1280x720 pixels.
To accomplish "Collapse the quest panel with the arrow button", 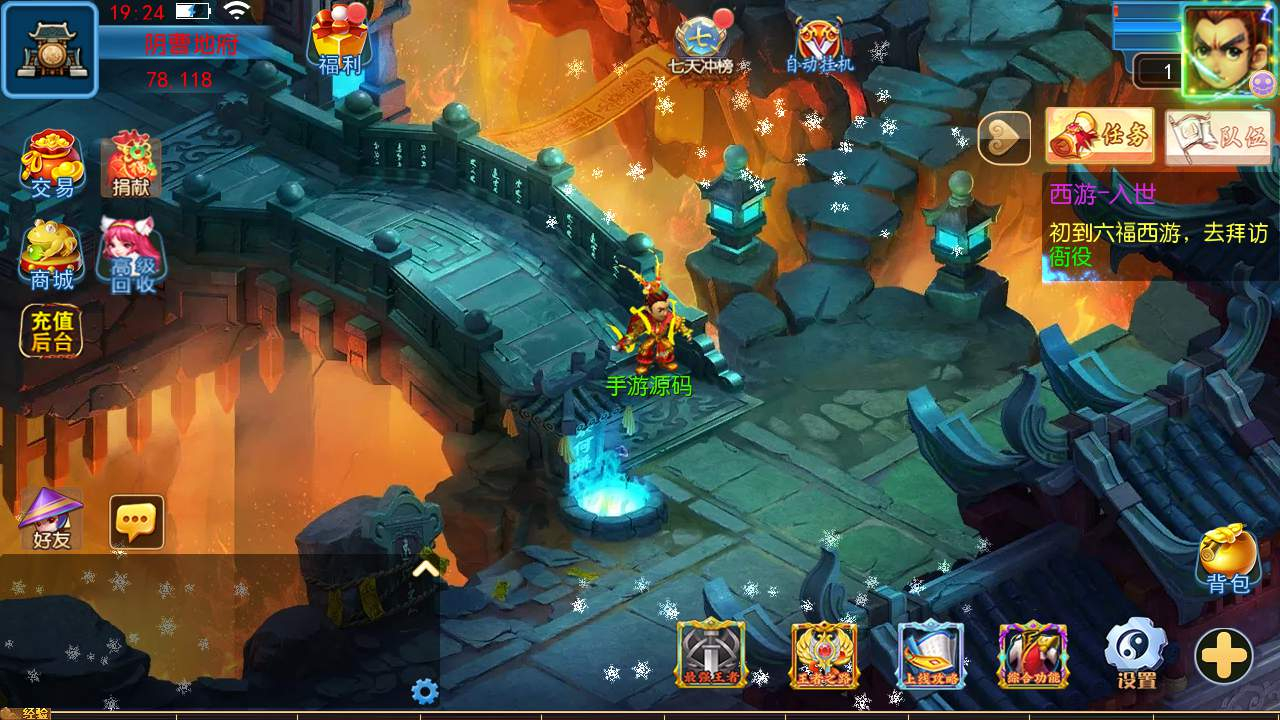I will (1004, 138).
